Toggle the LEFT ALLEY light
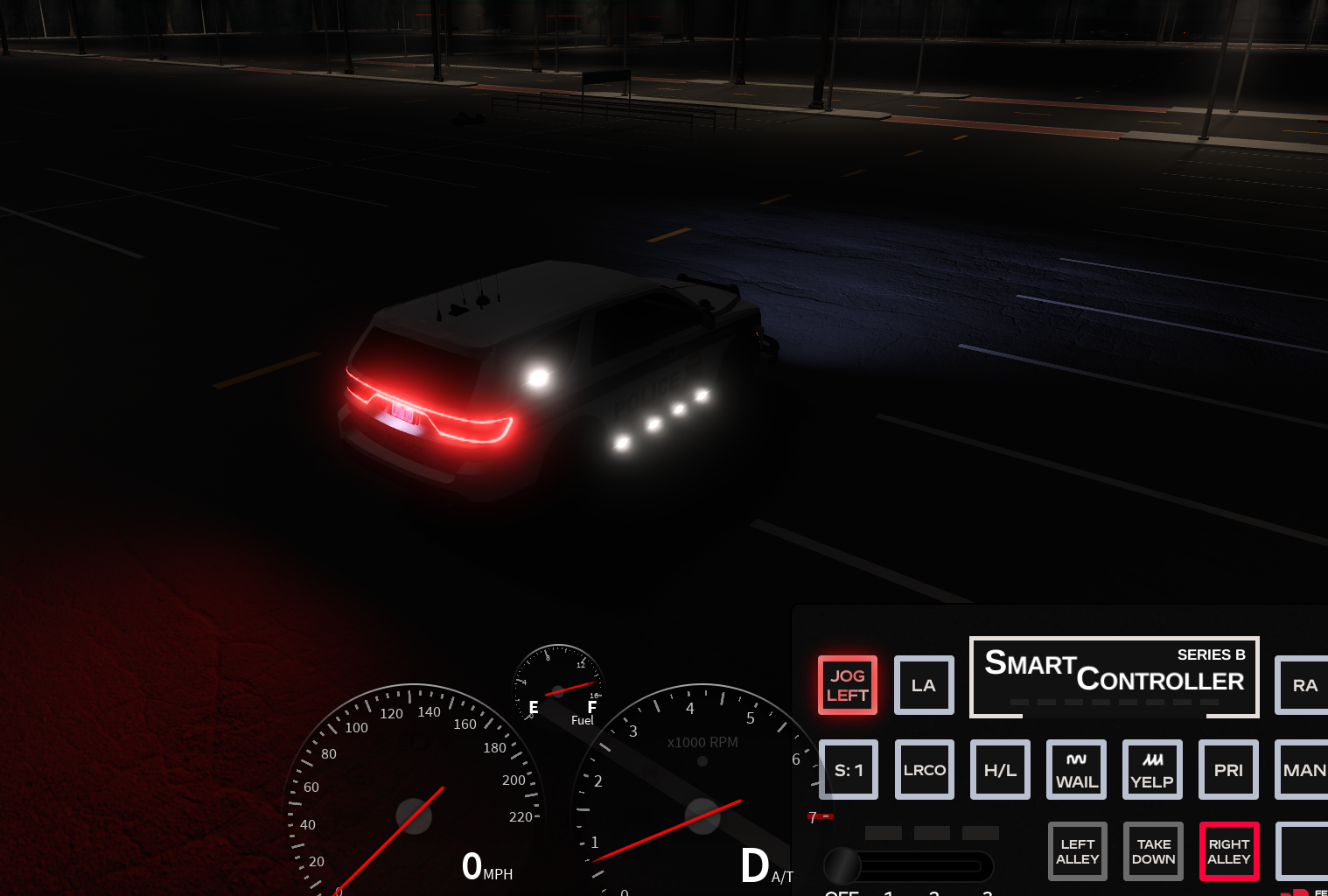This screenshot has width=1328, height=896. [1077, 851]
